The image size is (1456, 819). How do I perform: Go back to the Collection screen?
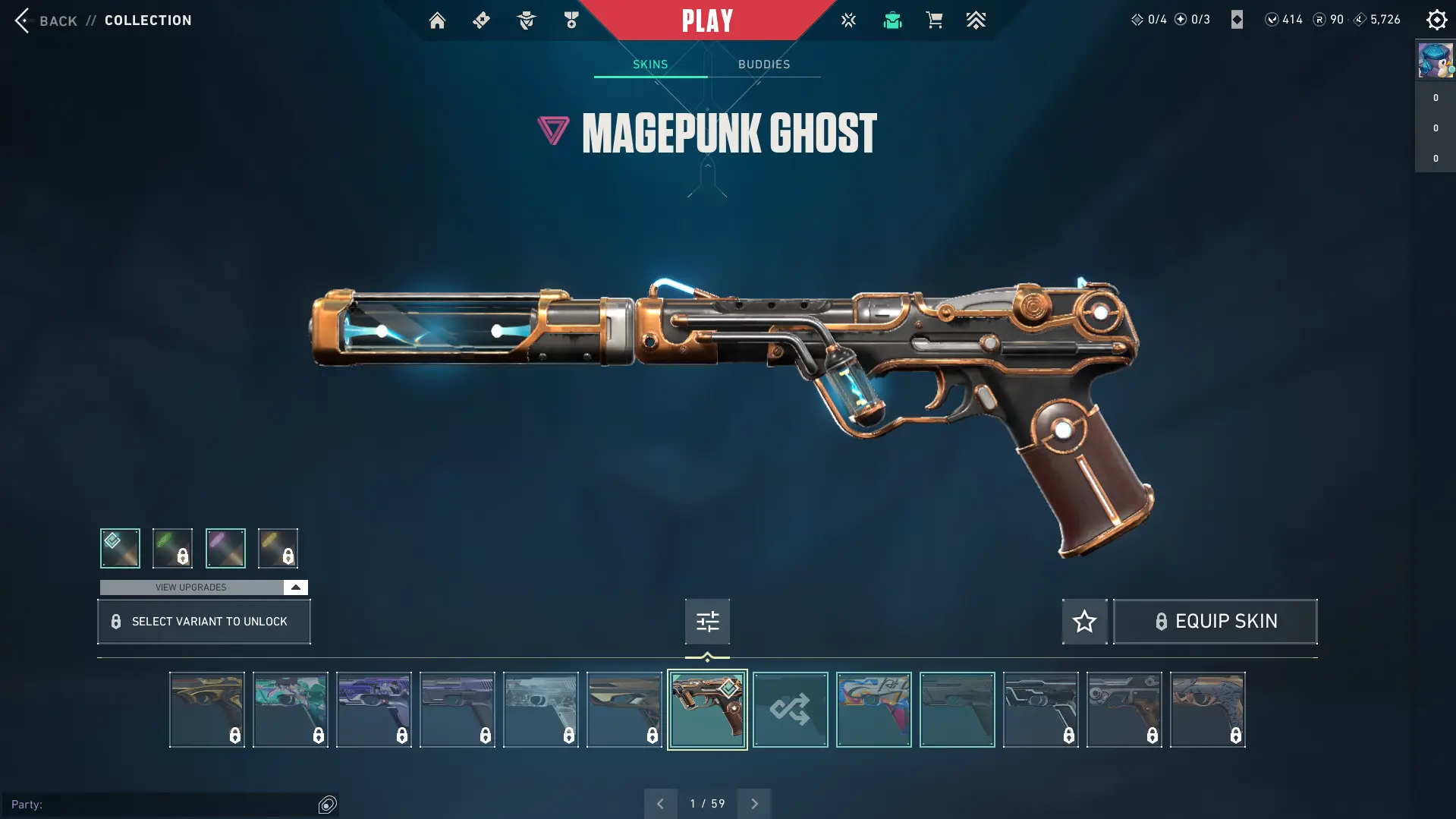pos(46,20)
